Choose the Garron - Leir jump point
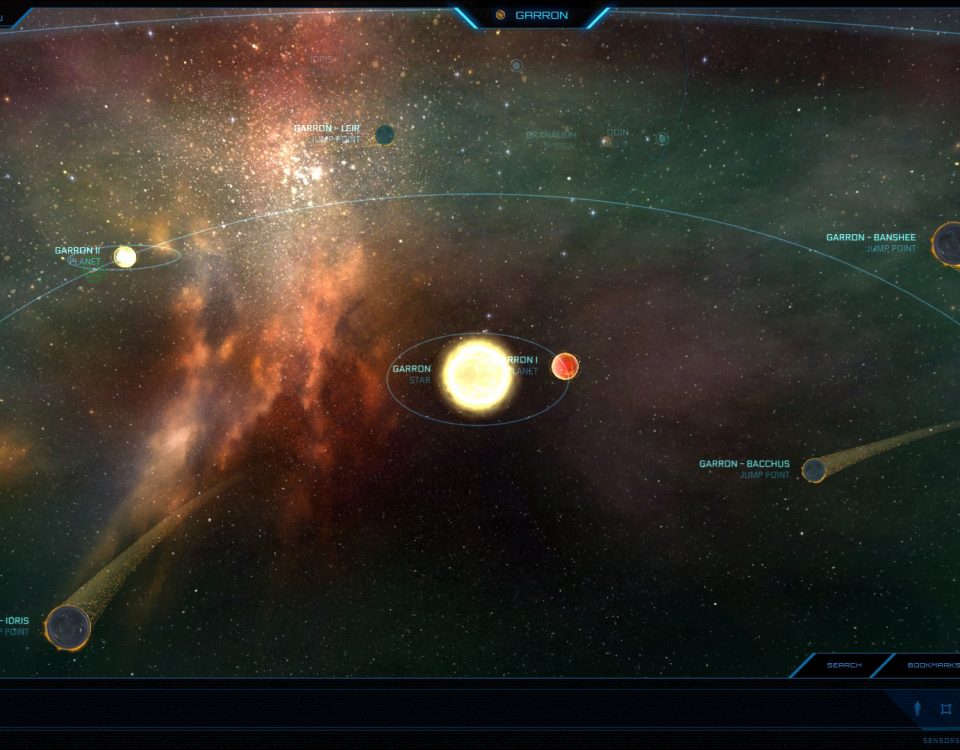The width and height of the screenshot is (960, 750). click(384, 134)
